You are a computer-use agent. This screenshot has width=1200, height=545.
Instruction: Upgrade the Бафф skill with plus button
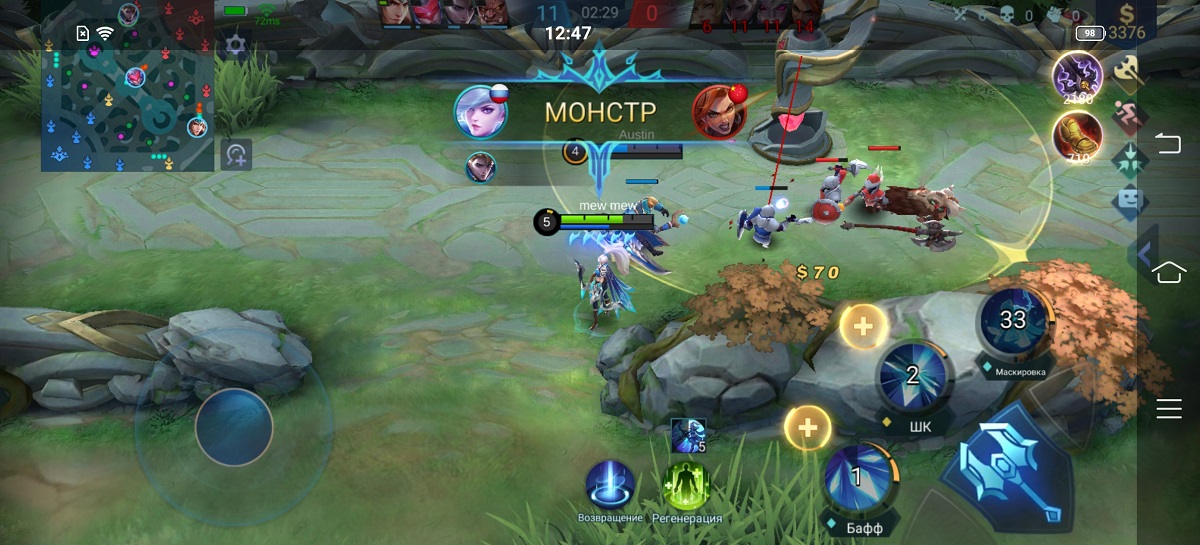tap(808, 428)
